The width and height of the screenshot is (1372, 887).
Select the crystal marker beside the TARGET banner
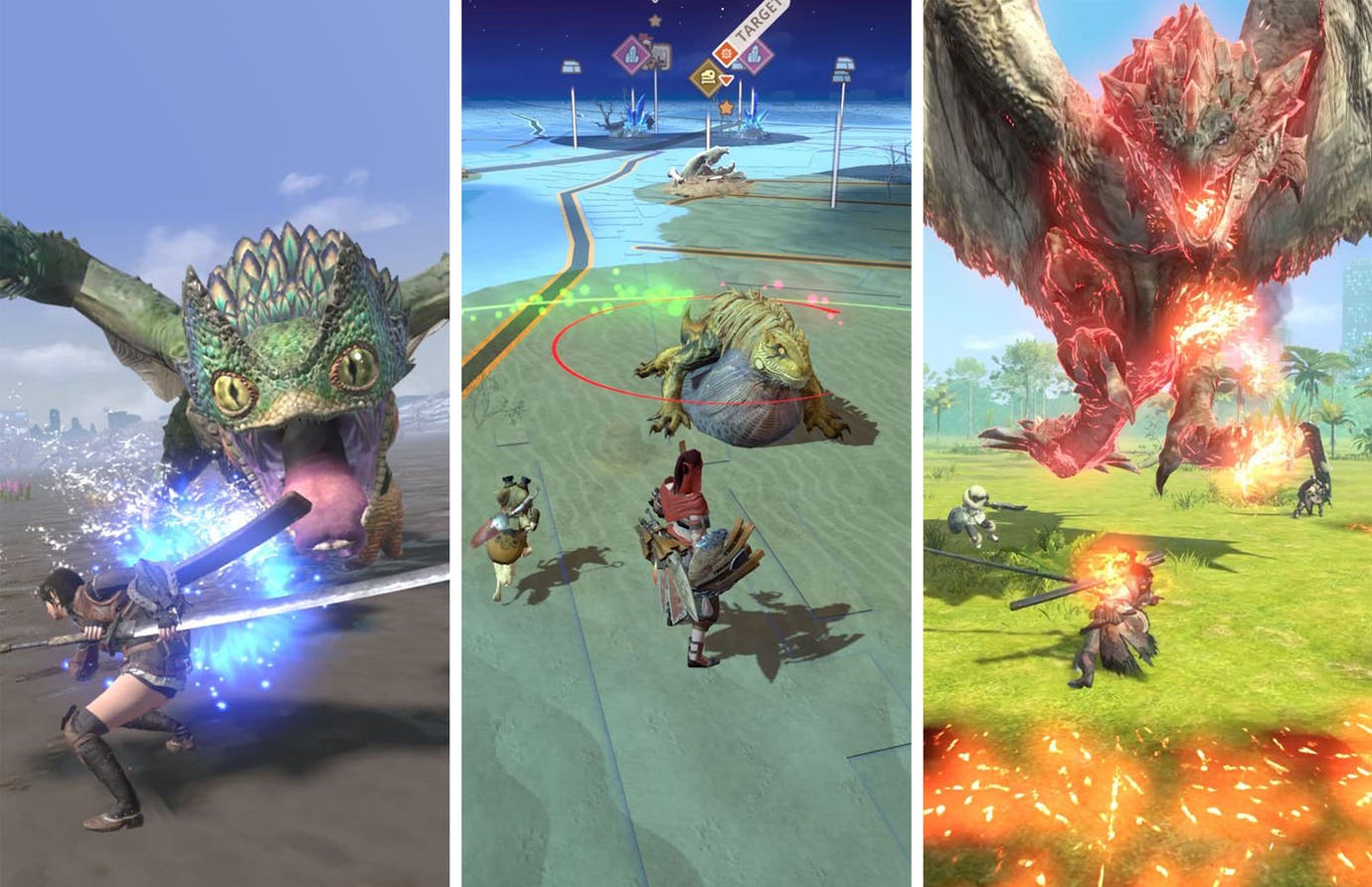(757, 57)
